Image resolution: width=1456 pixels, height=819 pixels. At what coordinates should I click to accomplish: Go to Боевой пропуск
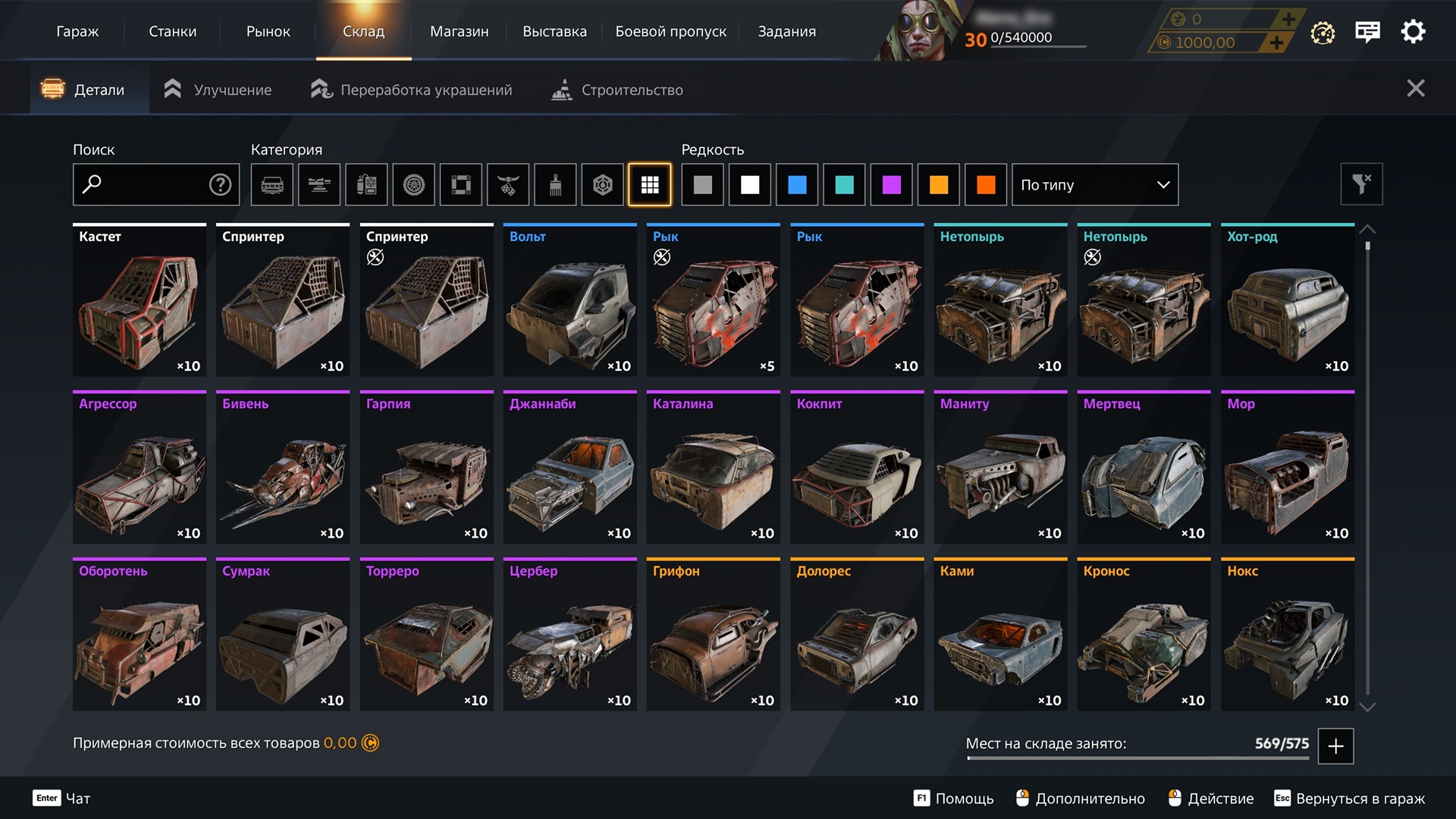tap(670, 31)
